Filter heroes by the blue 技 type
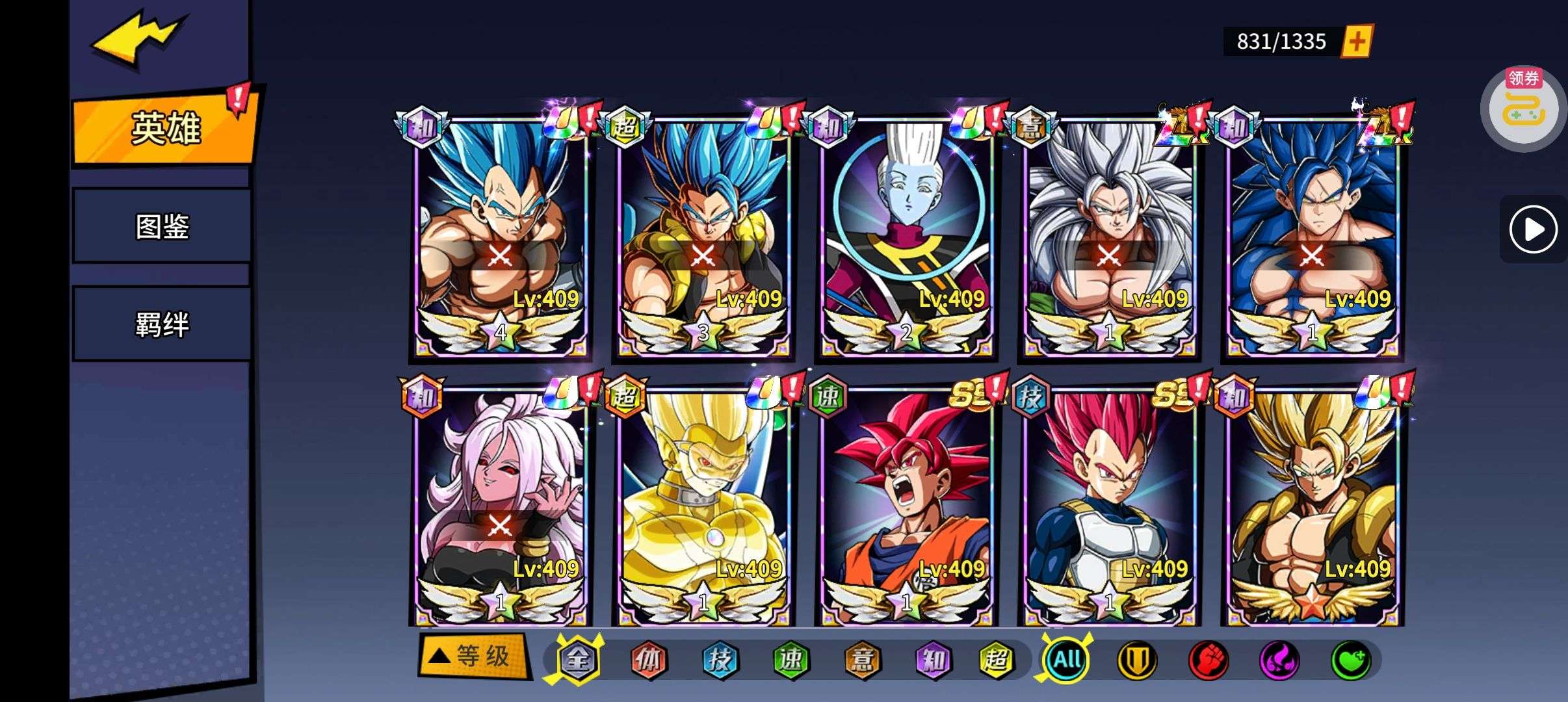This screenshot has width=1568, height=702. 720,660
